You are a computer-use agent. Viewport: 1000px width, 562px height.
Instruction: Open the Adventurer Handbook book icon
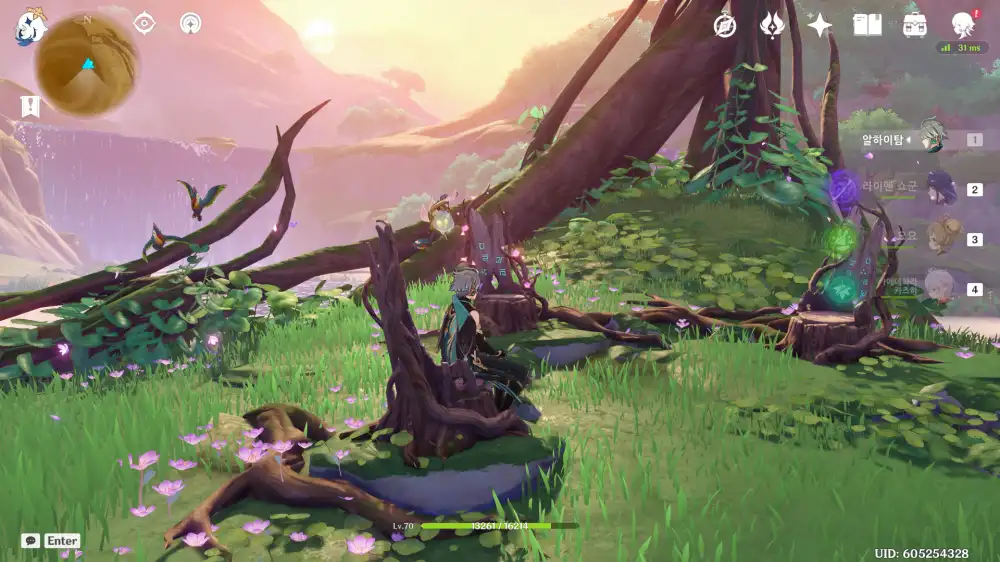click(866, 26)
